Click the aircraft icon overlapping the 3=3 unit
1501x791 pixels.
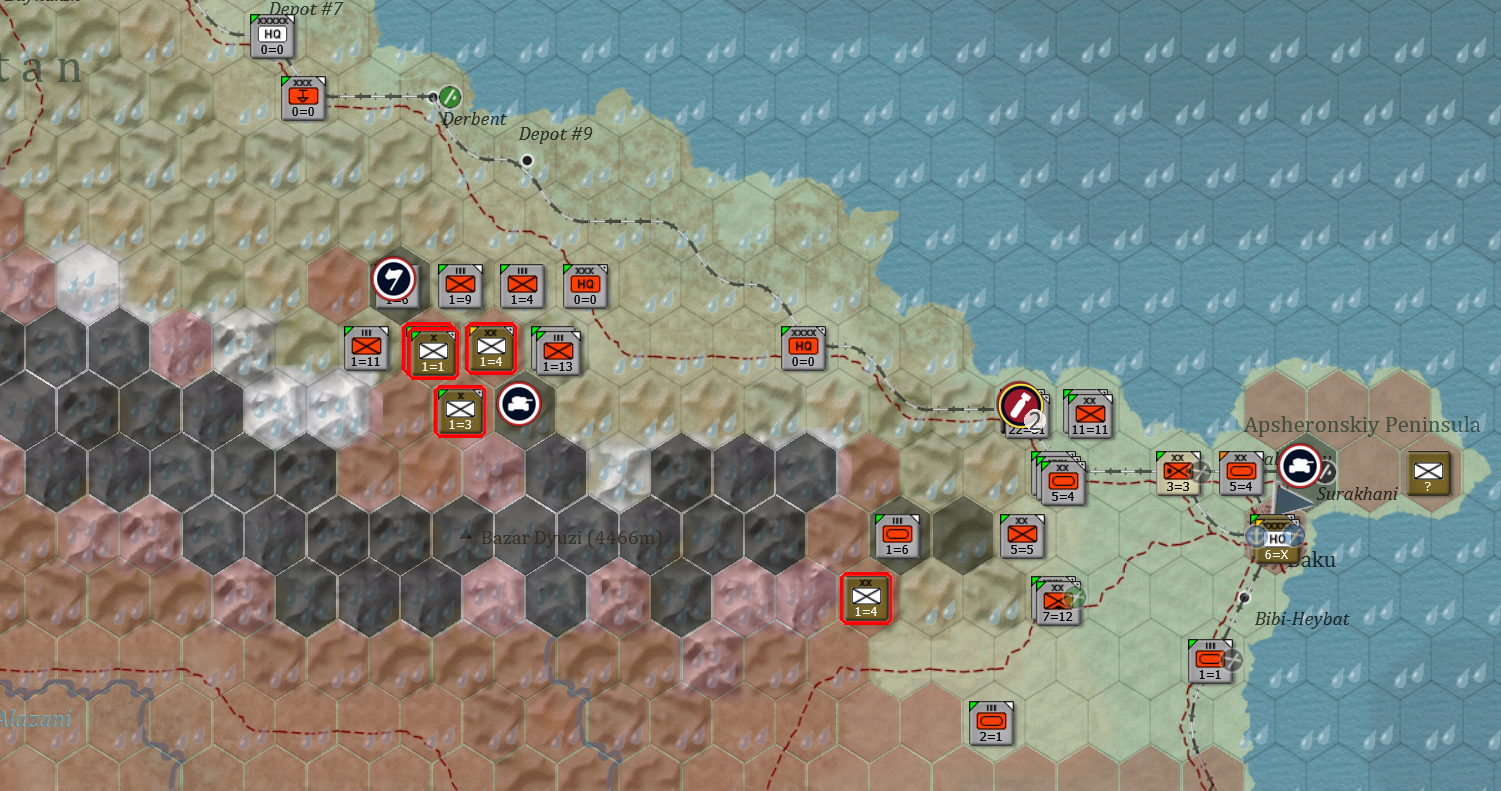(x=1201, y=471)
